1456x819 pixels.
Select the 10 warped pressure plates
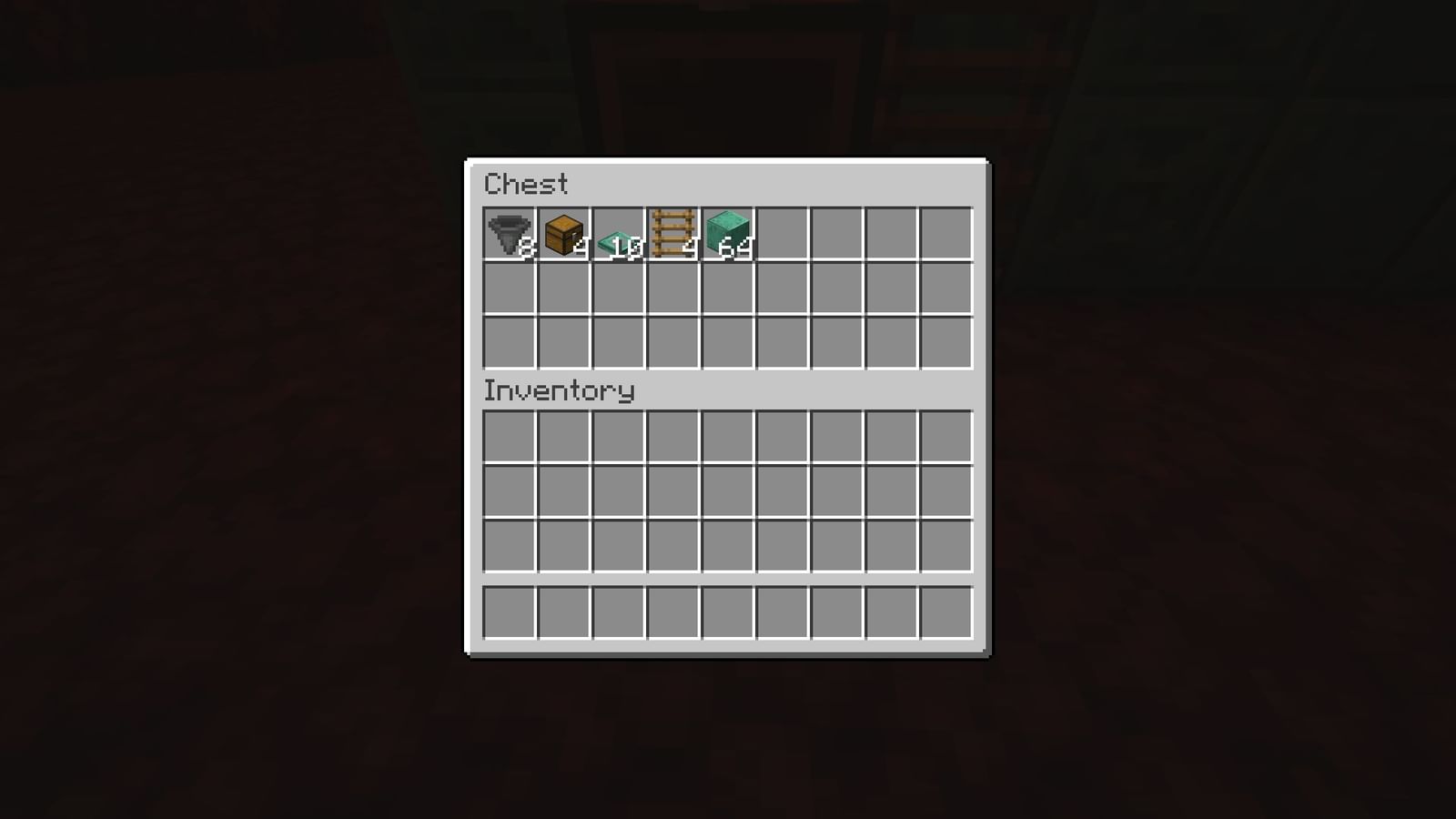[619, 235]
